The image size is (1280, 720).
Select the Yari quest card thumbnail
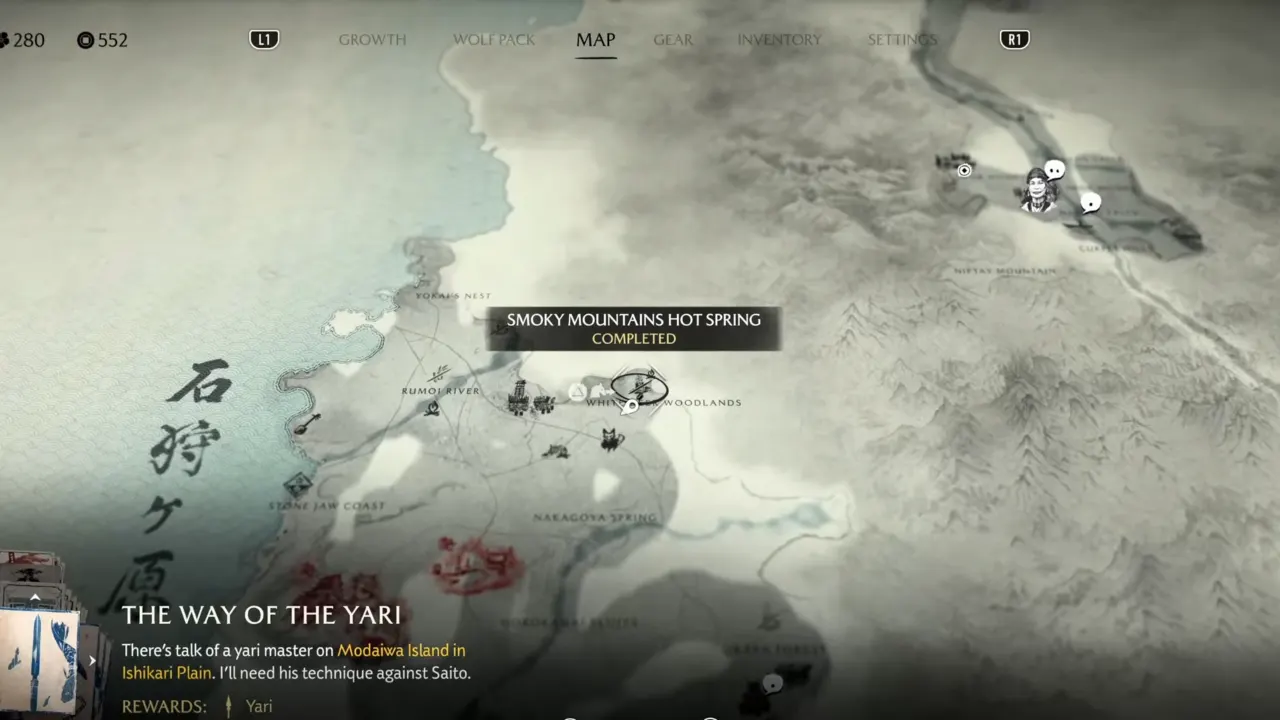pyautogui.click(x=40, y=660)
